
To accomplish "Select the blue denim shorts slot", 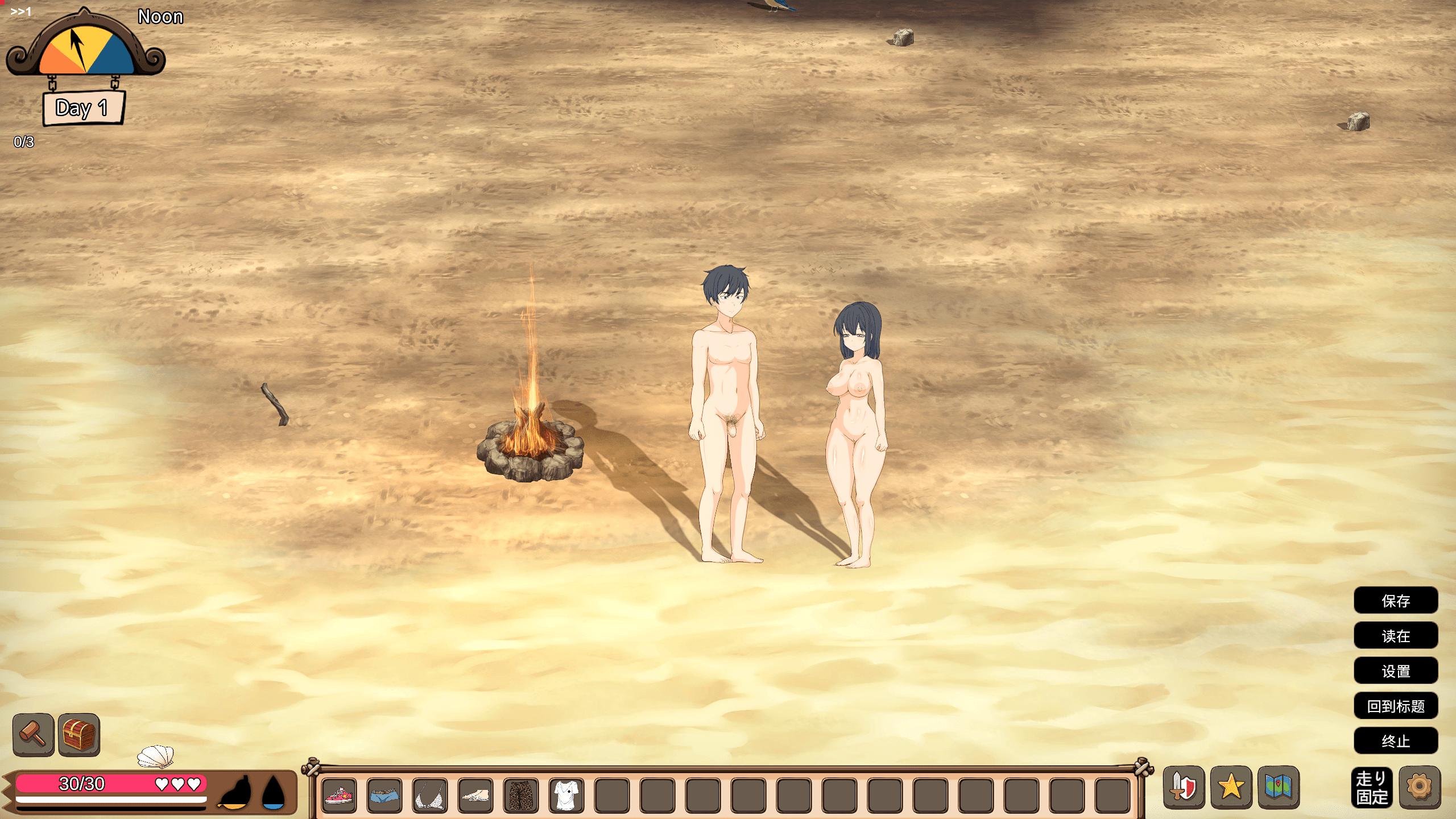I will [384, 795].
